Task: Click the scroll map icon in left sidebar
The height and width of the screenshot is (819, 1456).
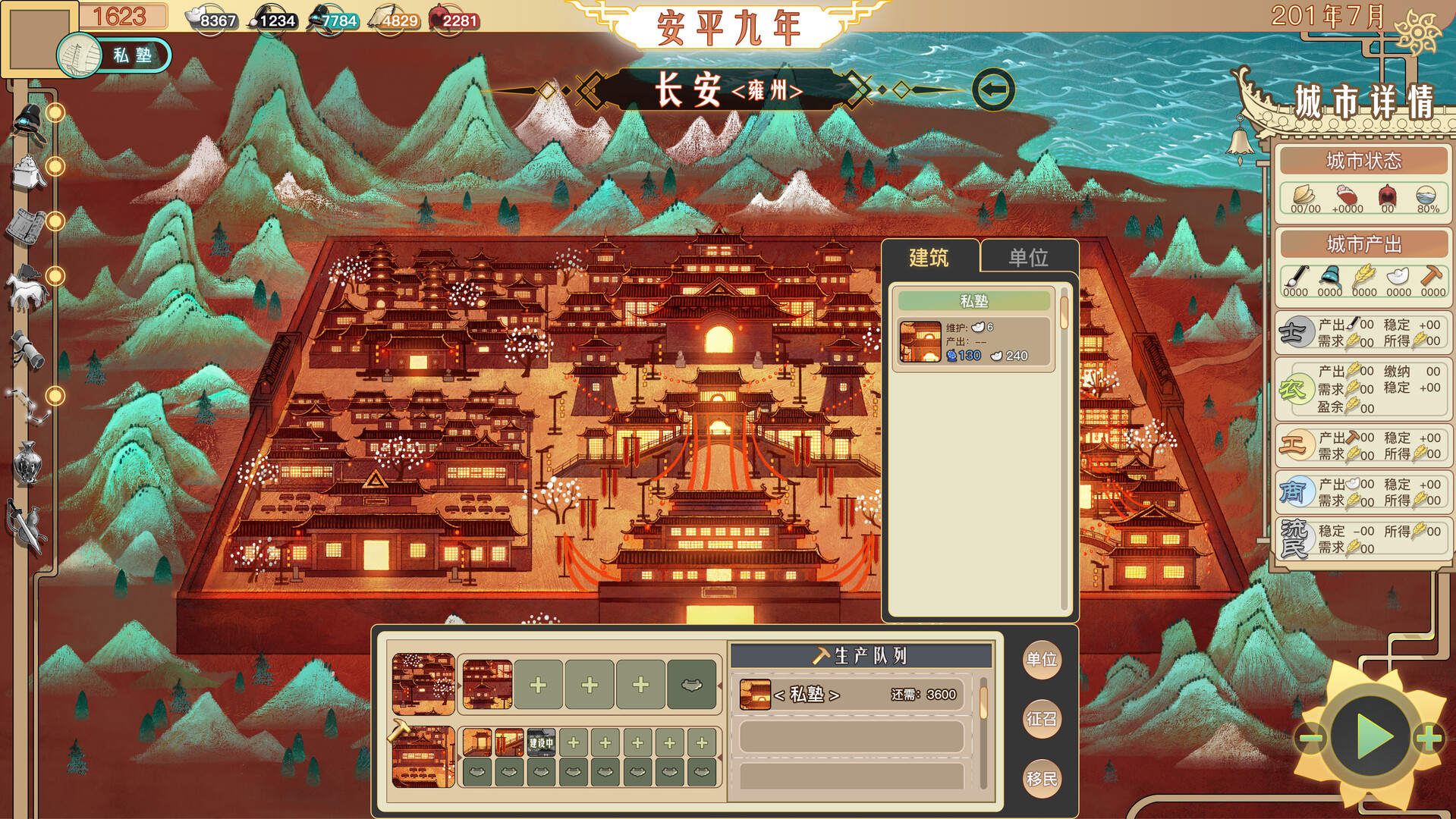Action: 24,224
